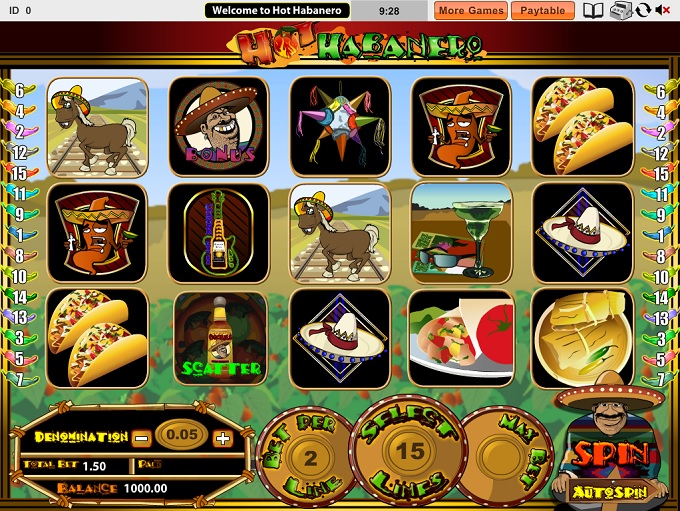
Task: Select payline 6 chili on left side
Action: tap(20, 91)
